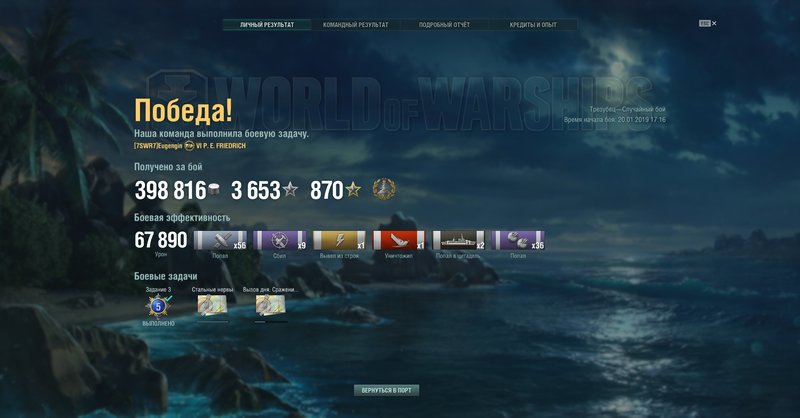Click the main battery hits ribbon x56
The image size is (800, 418).
tap(219, 240)
